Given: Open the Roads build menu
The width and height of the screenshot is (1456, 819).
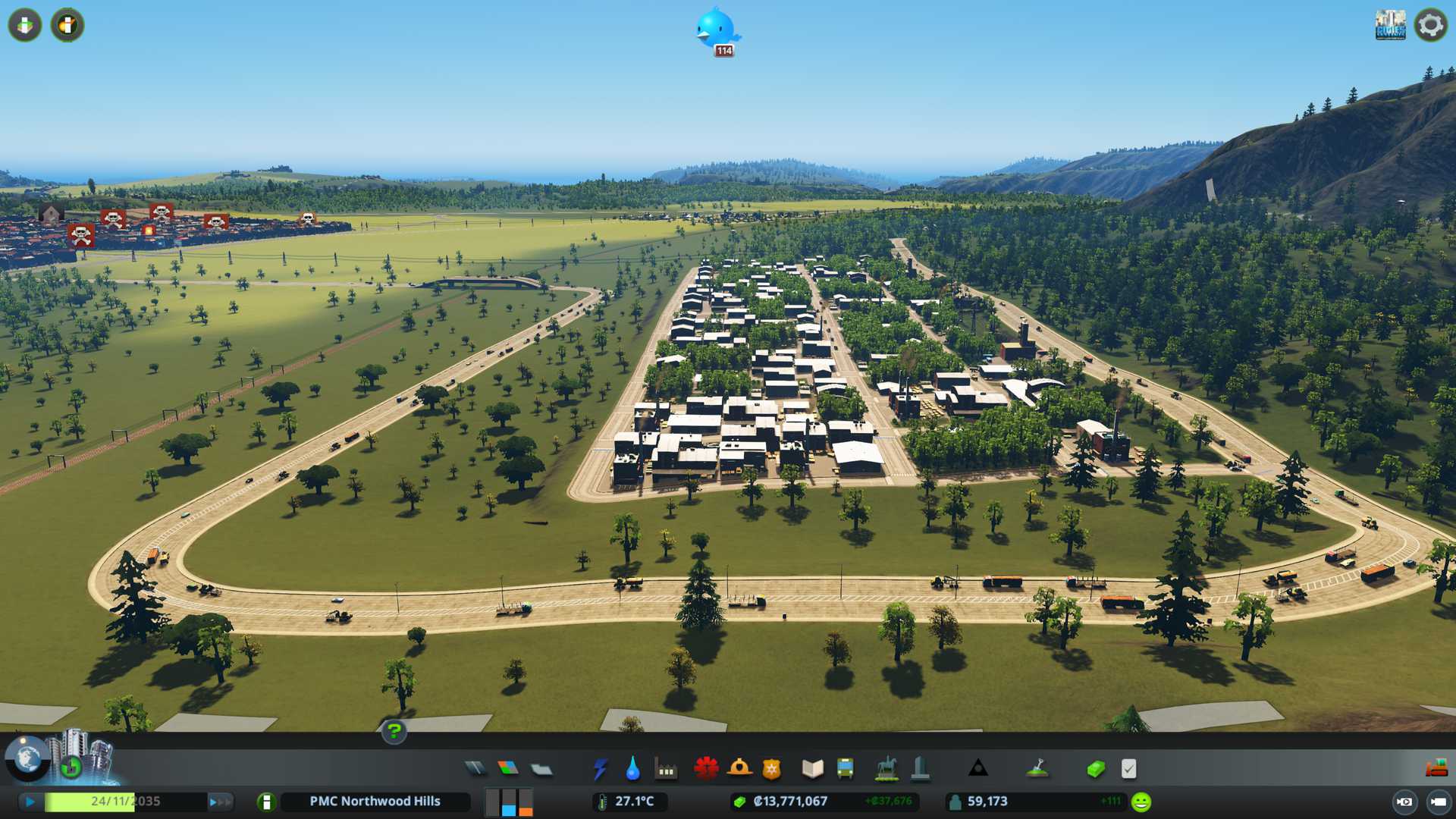Looking at the screenshot, I should [x=475, y=769].
